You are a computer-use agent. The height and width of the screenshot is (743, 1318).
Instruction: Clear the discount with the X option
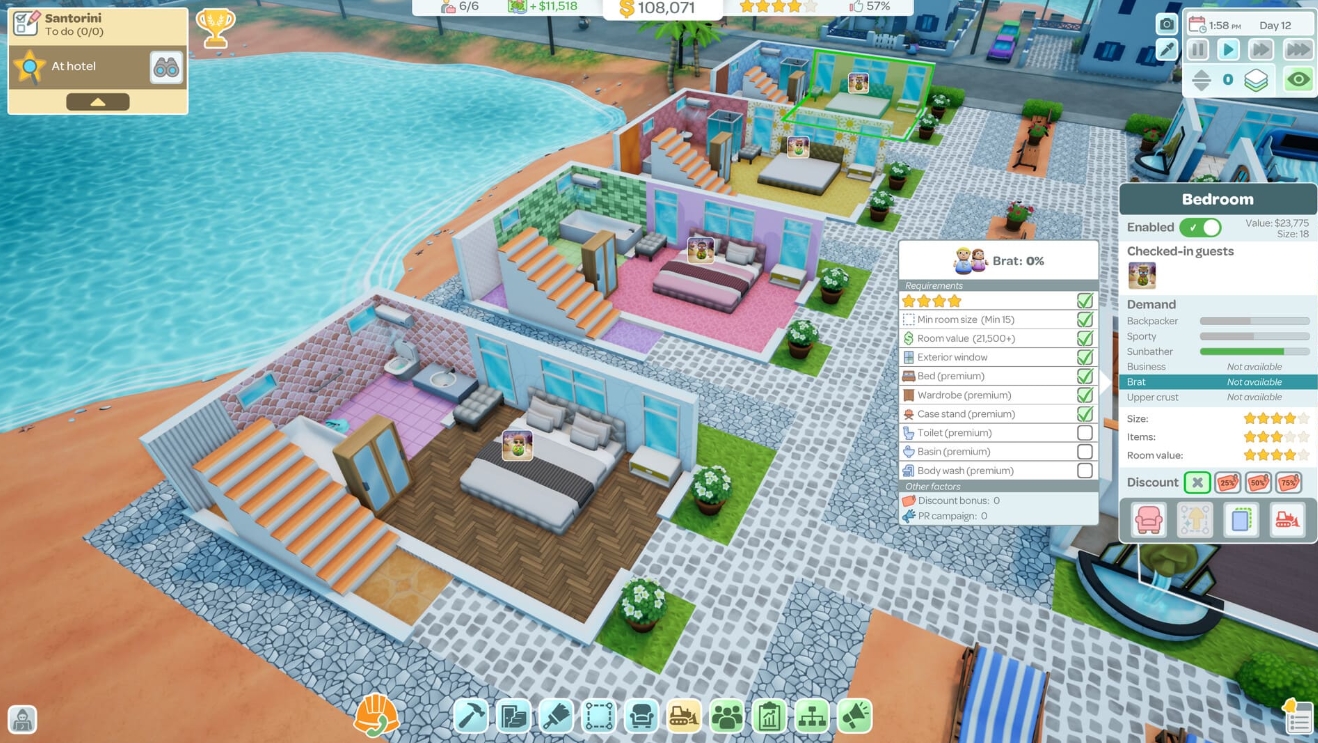[x=1197, y=482]
